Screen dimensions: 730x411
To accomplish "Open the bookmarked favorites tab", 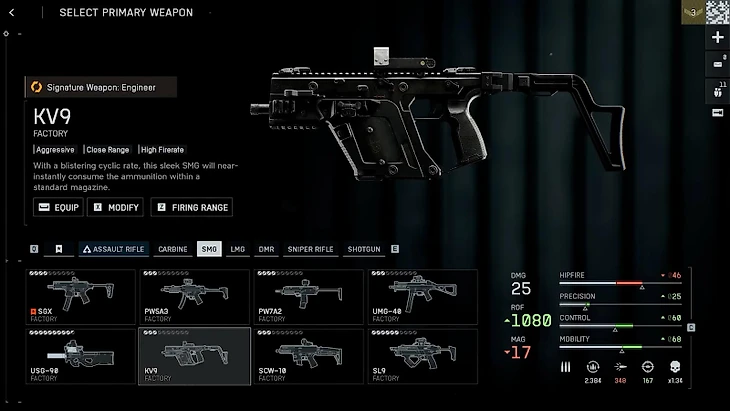I will click(59, 249).
